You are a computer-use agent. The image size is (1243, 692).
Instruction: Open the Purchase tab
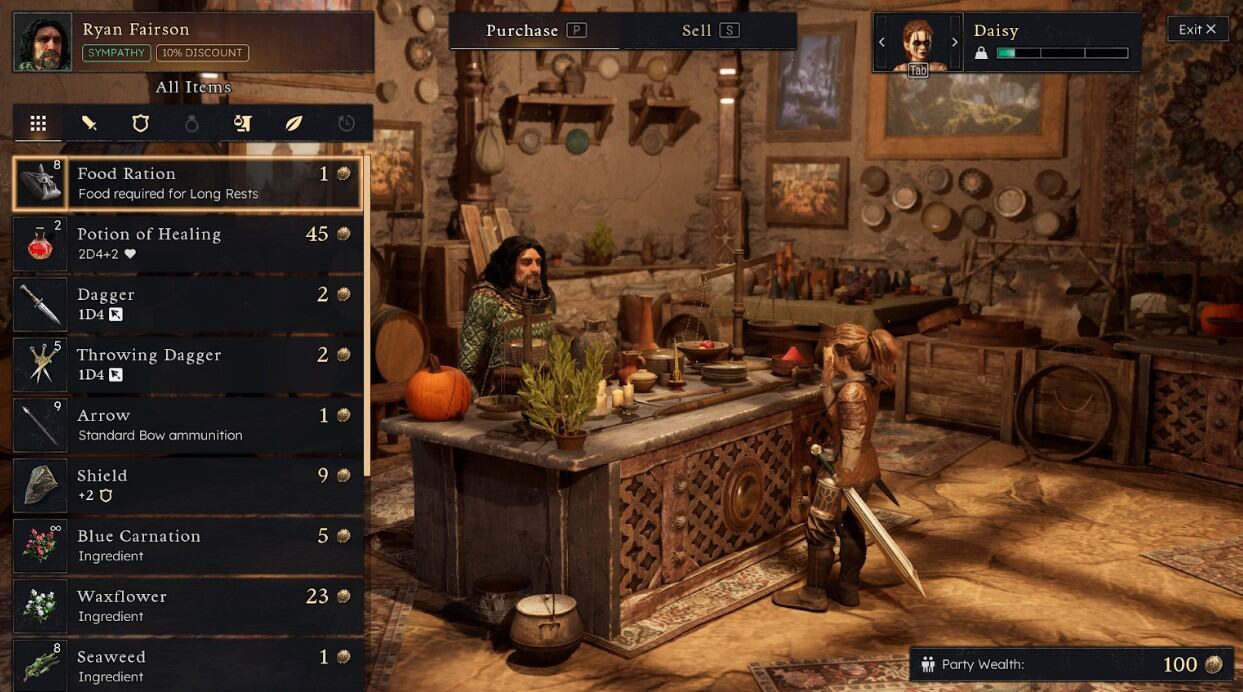(534, 30)
